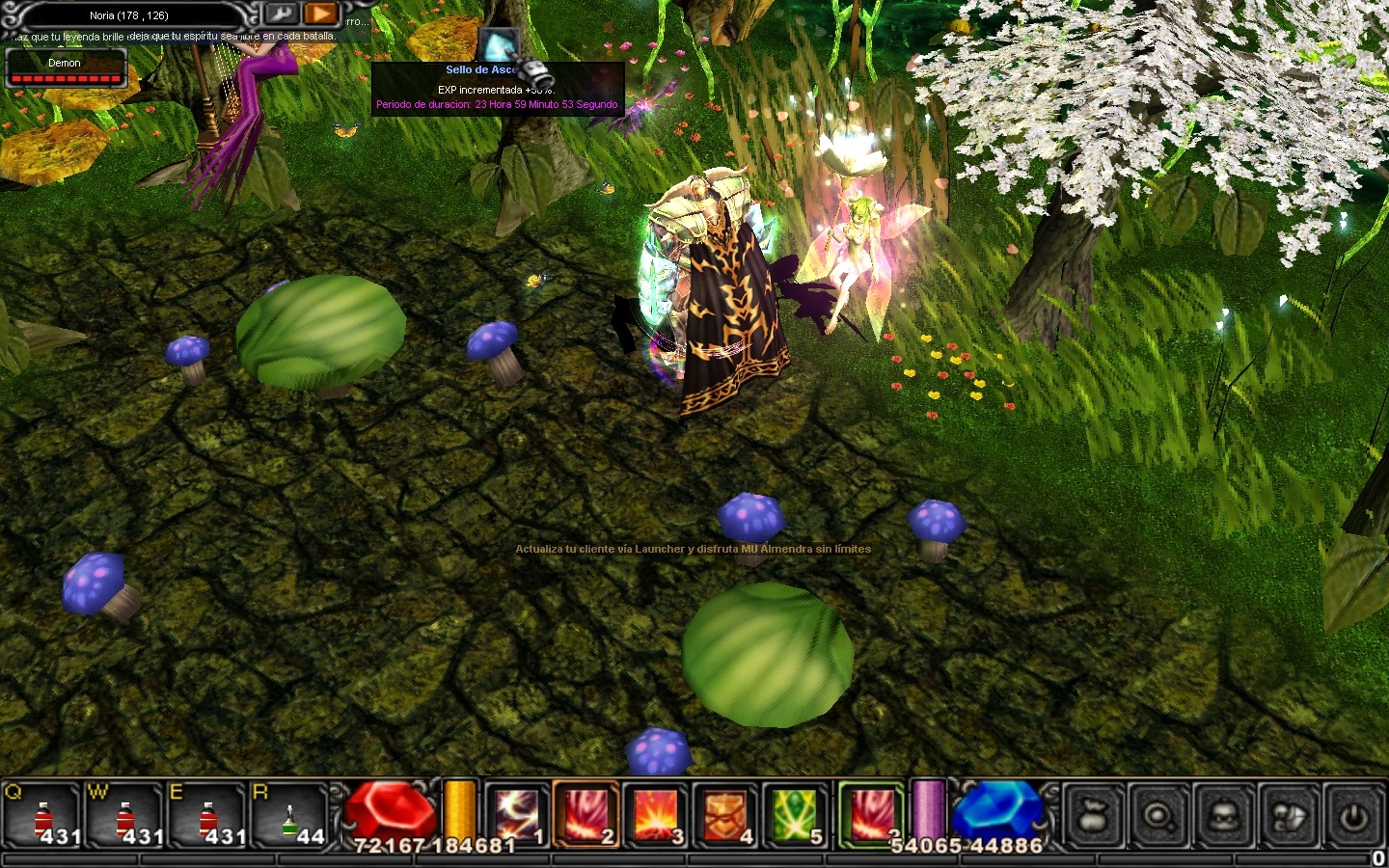This screenshot has width=1389, height=868.
Task: Use the green potion in slot R
Action: (x=289, y=817)
